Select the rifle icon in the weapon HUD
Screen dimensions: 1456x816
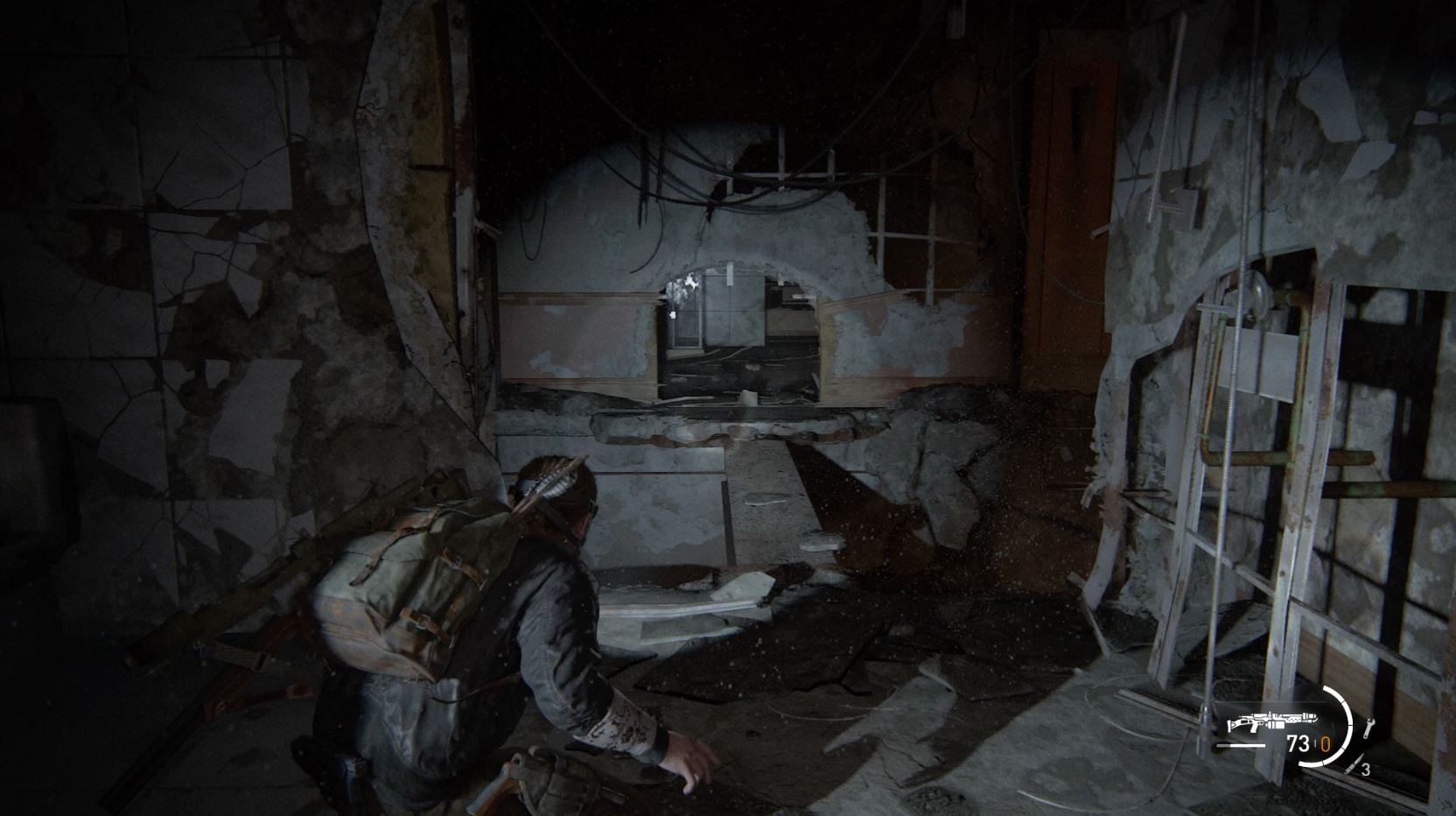point(1272,721)
